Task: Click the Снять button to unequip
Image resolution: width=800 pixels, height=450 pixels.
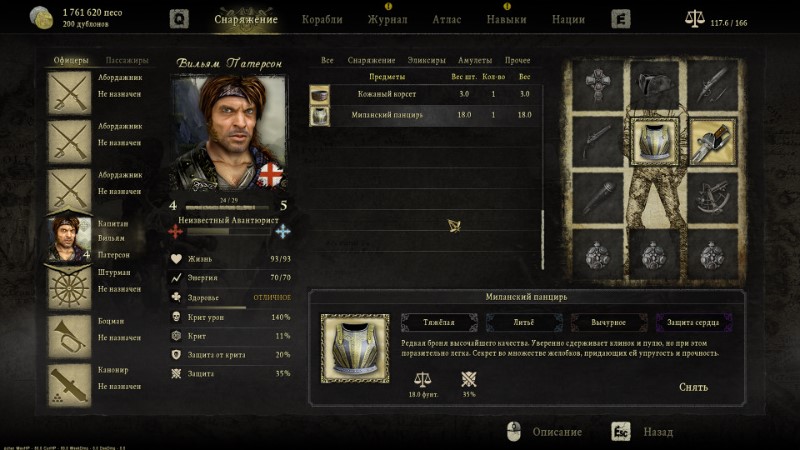Action: [x=693, y=387]
